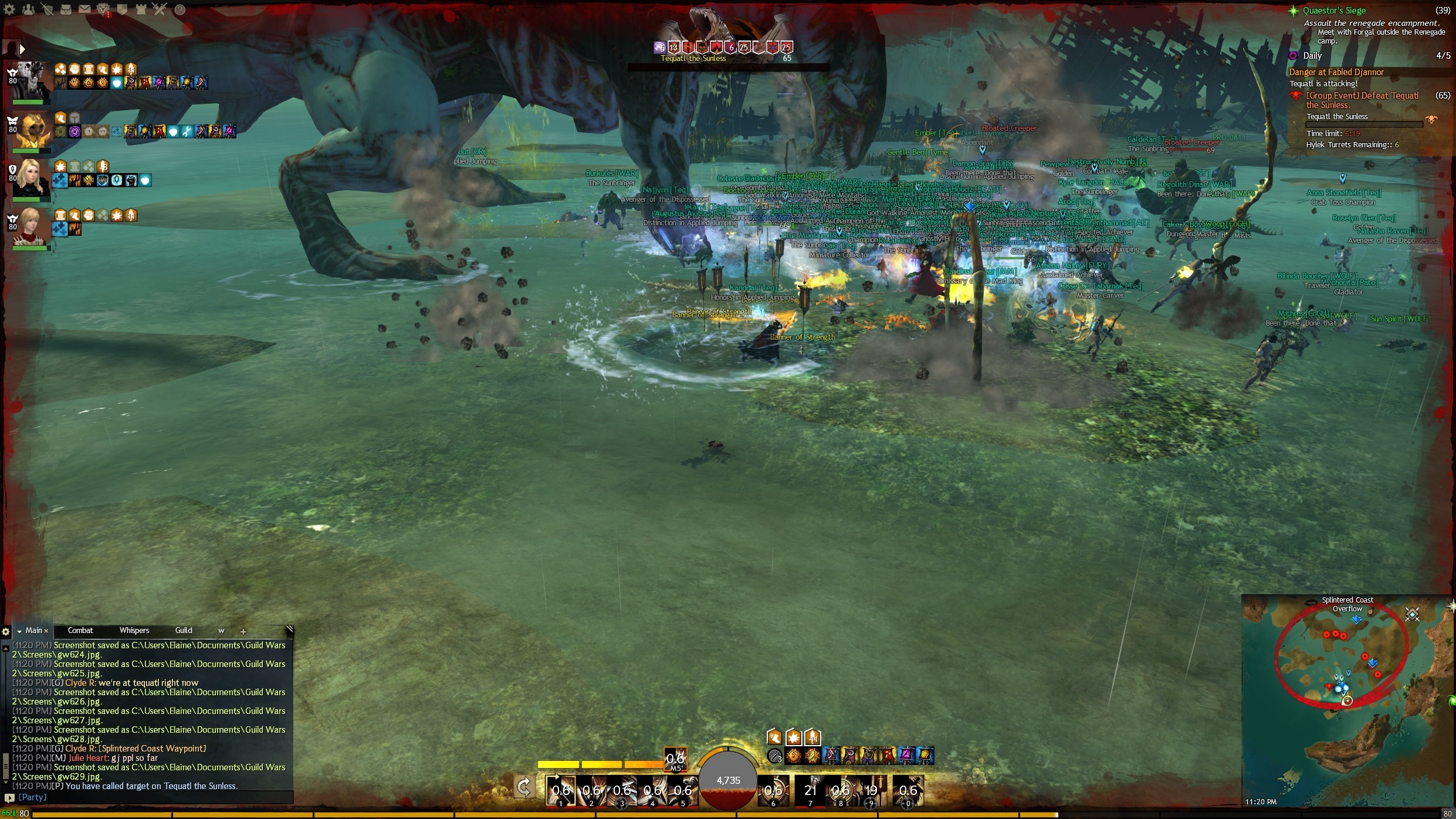
Task: Use the healing skill in slot 6
Action: [x=773, y=790]
